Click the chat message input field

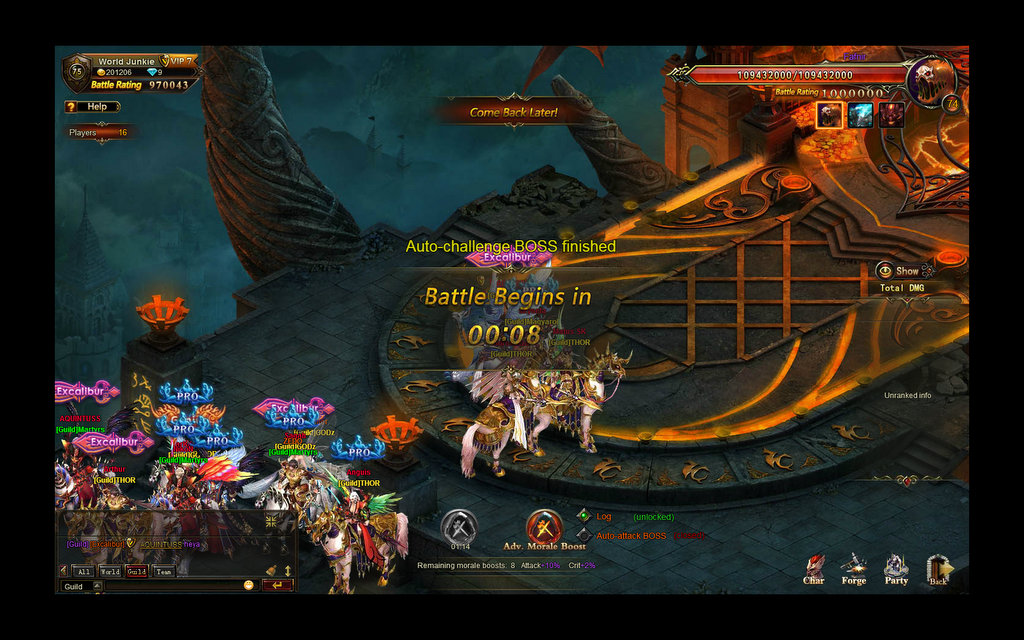(170, 586)
